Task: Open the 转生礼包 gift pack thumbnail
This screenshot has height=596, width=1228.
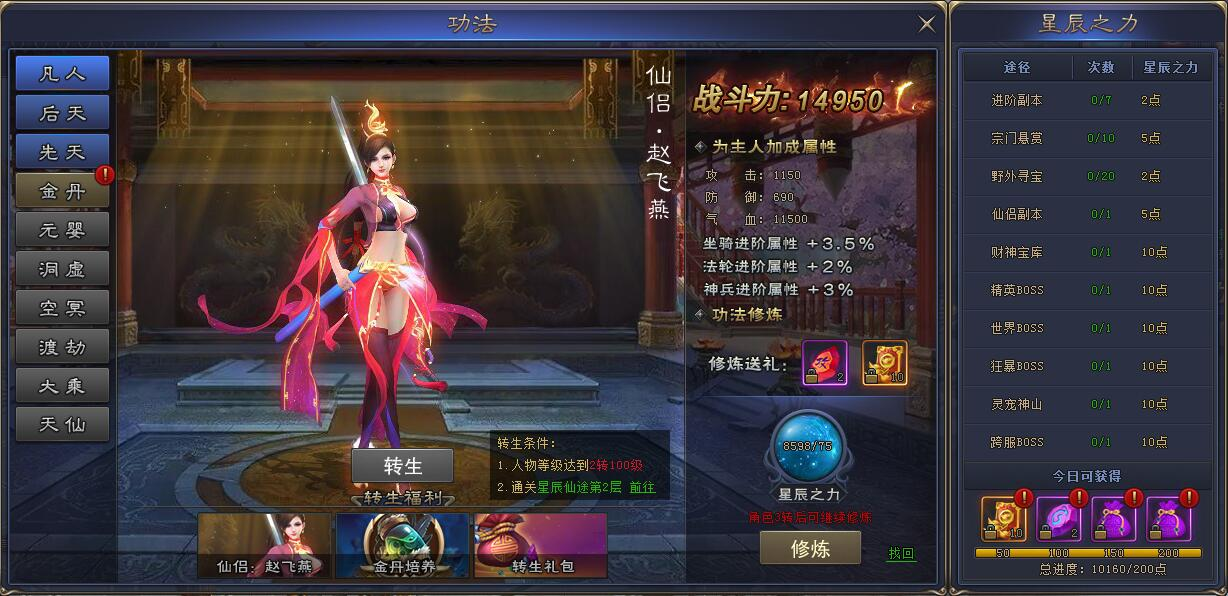Action: point(540,545)
